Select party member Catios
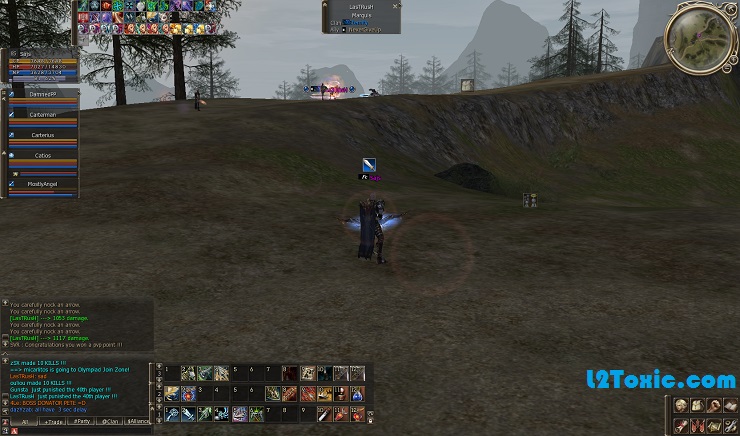 coord(42,156)
